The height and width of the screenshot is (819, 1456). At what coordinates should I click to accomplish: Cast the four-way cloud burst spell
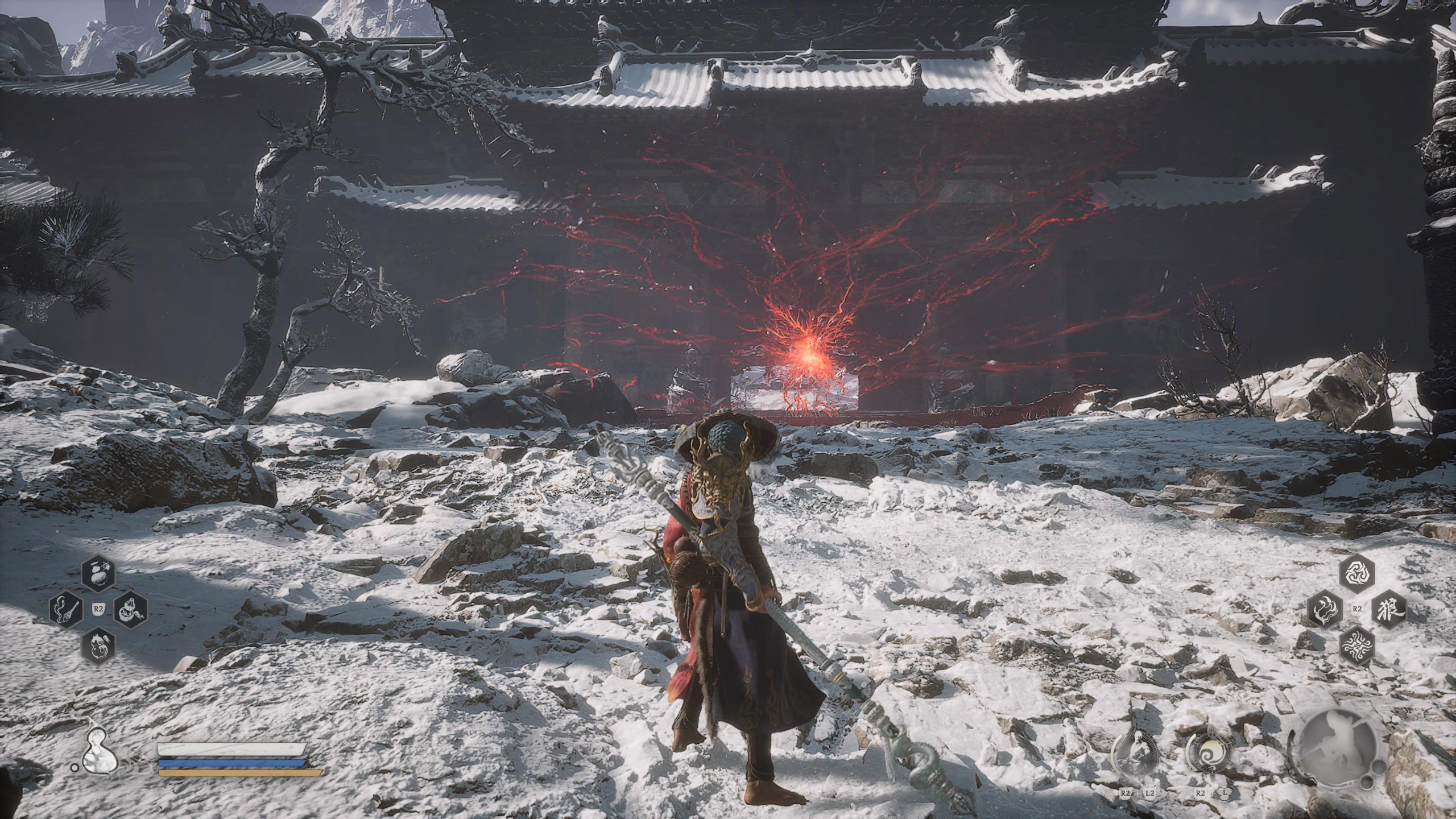(x=1356, y=644)
